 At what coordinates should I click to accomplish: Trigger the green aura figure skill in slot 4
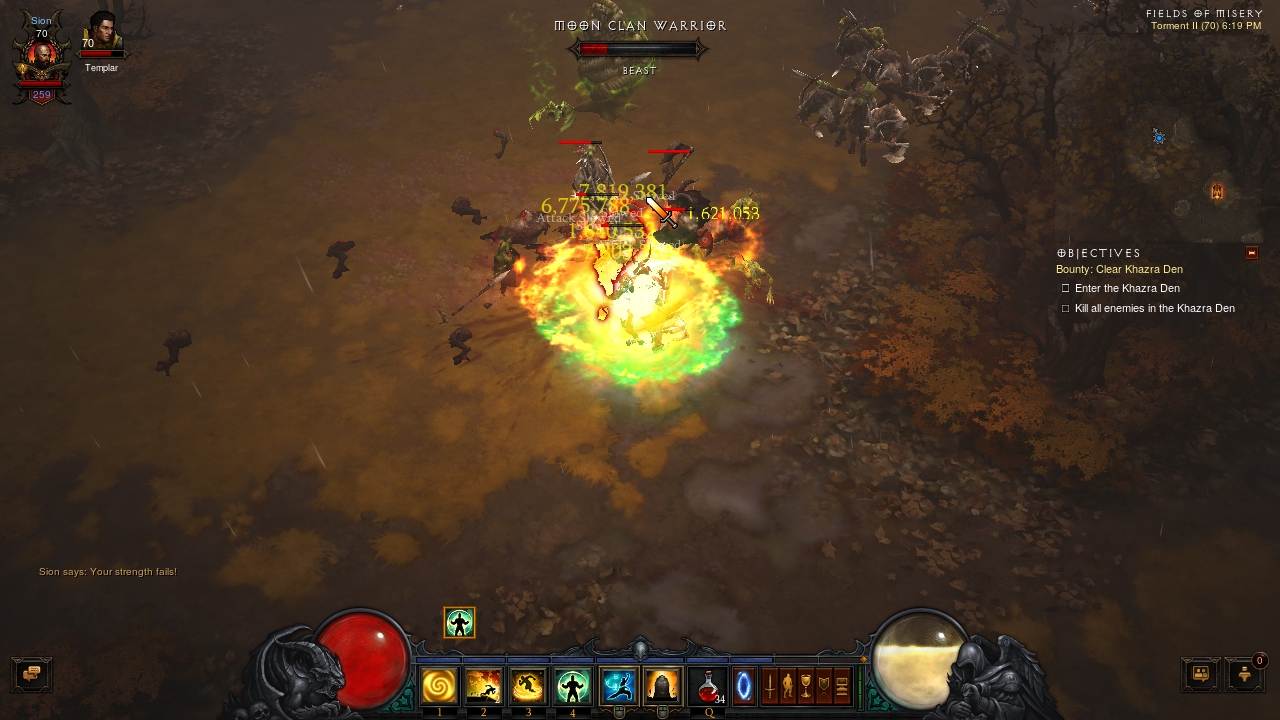[573, 686]
